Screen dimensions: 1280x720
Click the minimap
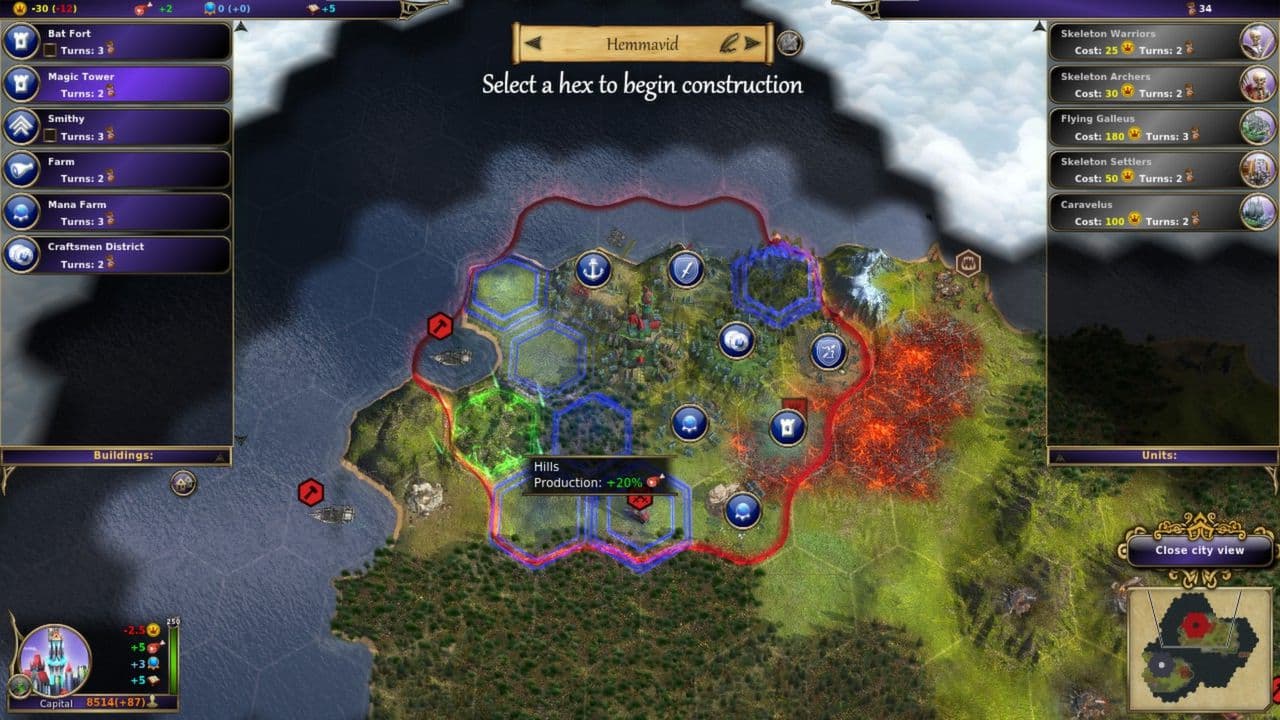click(x=1198, y=647)
